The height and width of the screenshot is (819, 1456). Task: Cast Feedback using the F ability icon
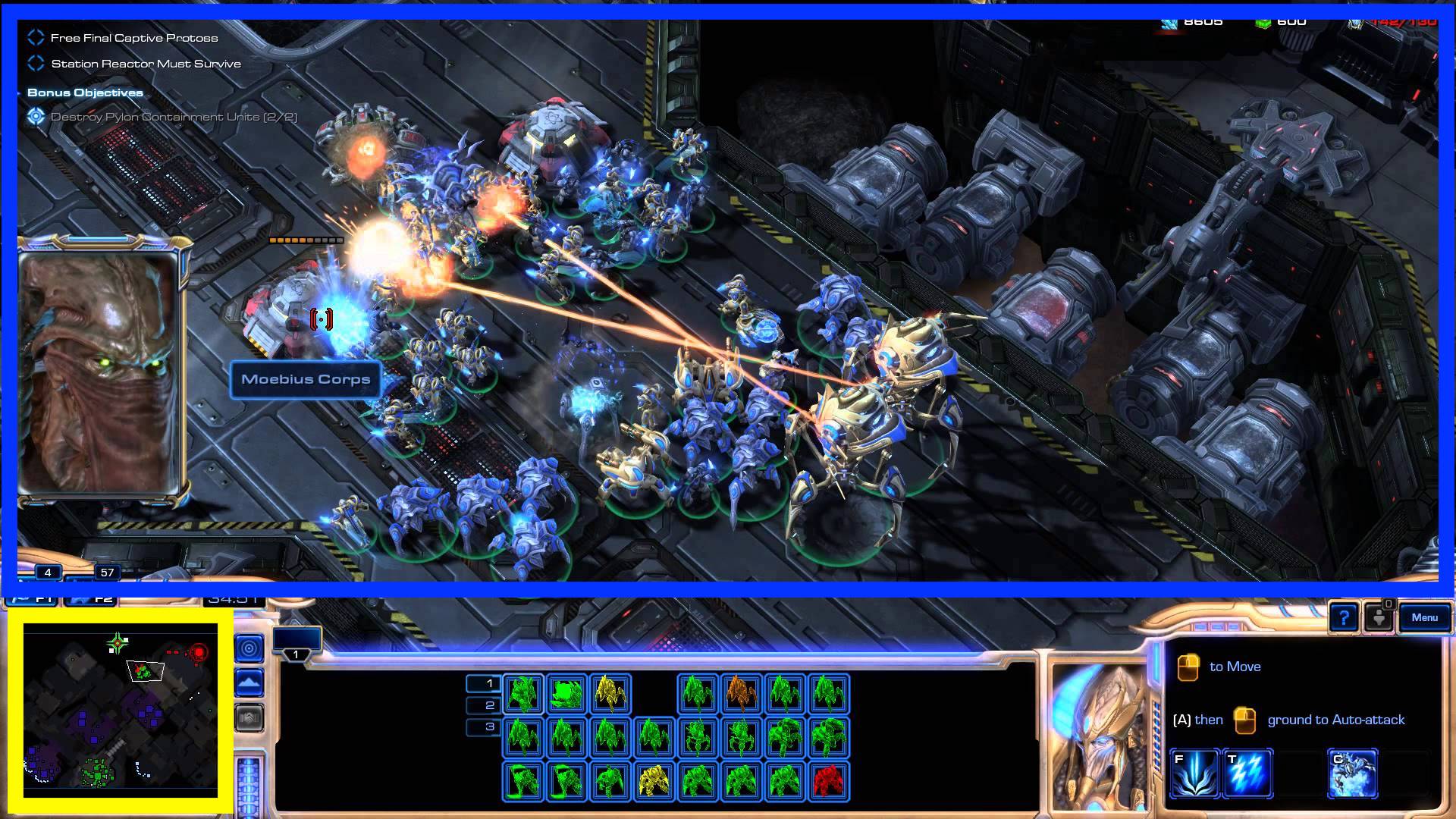1194,774
